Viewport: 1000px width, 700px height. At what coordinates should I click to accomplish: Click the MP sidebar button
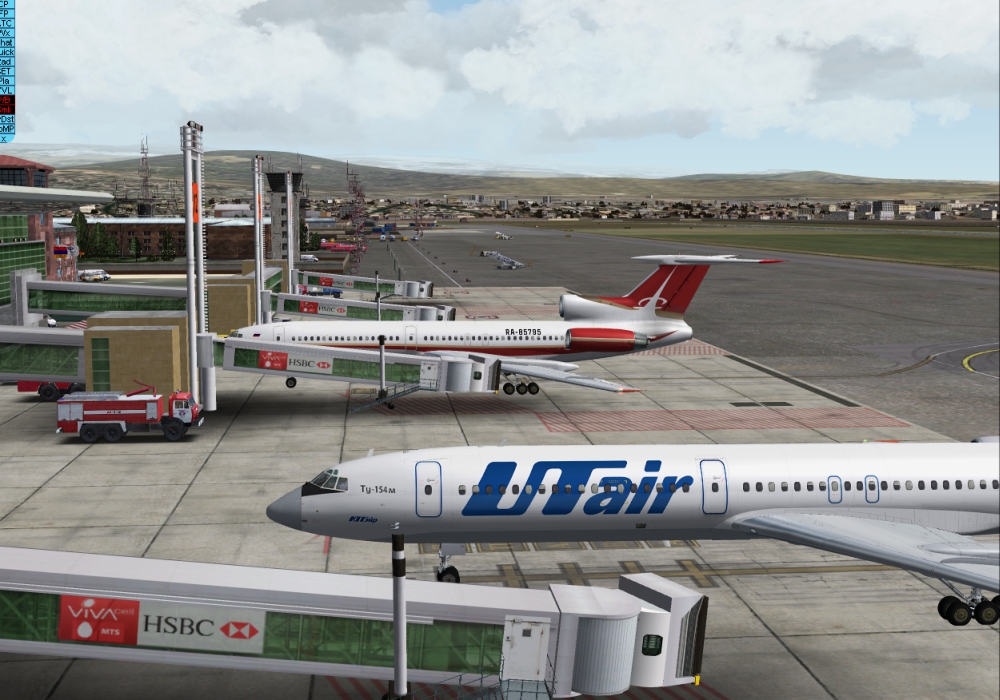[x=7, y=128]
